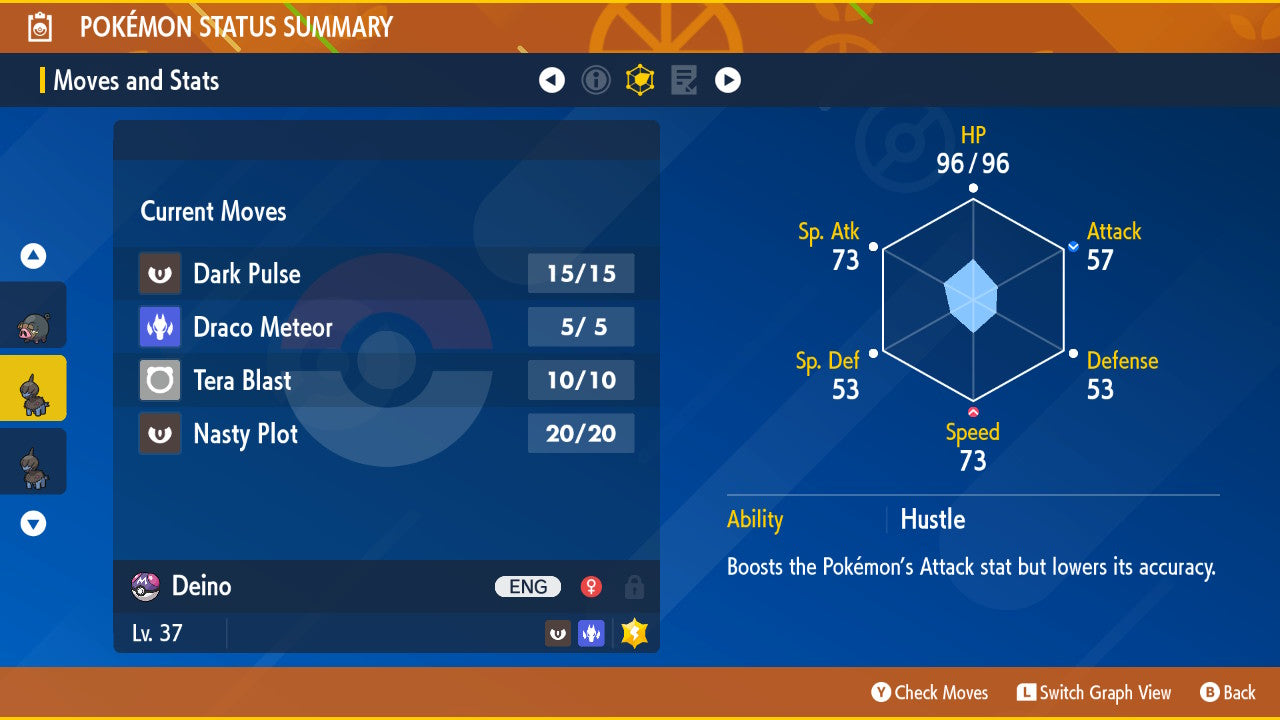
Task: Go to the previous summary page arrow
Action: [x=552, y=80]
